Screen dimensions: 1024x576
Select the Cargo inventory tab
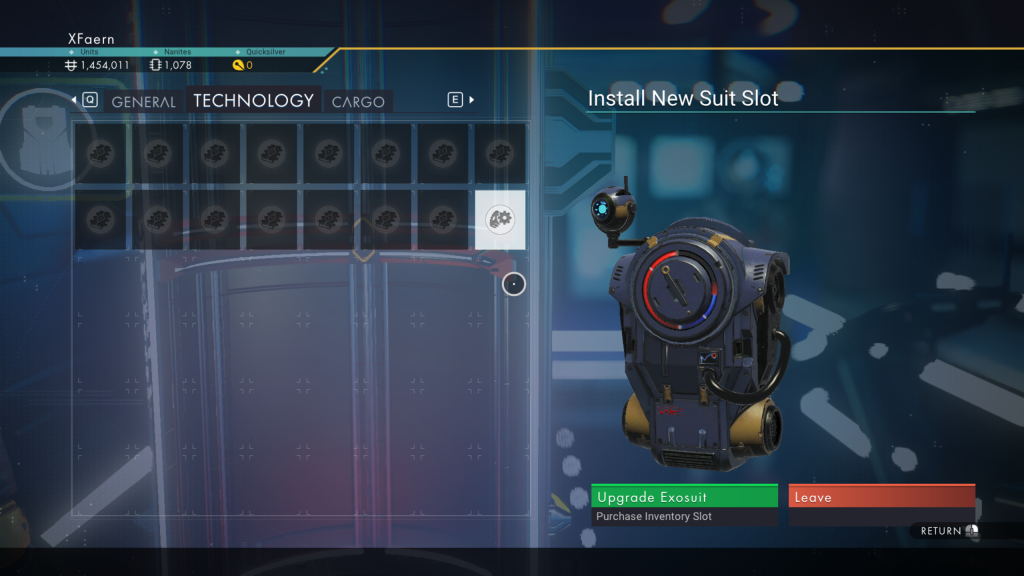coord(358,101)
